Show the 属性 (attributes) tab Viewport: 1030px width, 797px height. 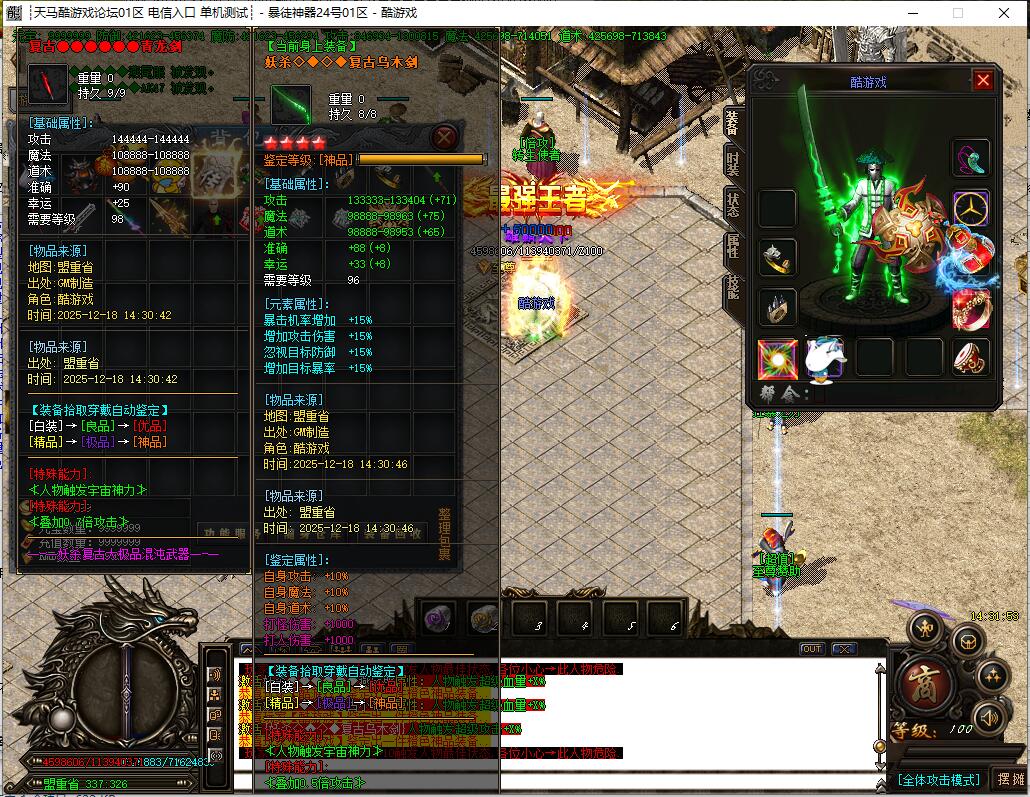pyautogui.click(x=732, y=248)
